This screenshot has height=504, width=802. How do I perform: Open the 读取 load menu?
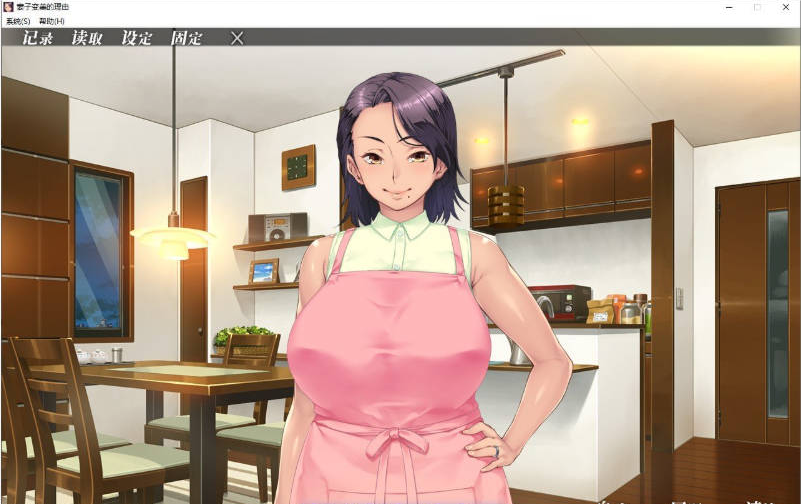[x=87, y=39]
